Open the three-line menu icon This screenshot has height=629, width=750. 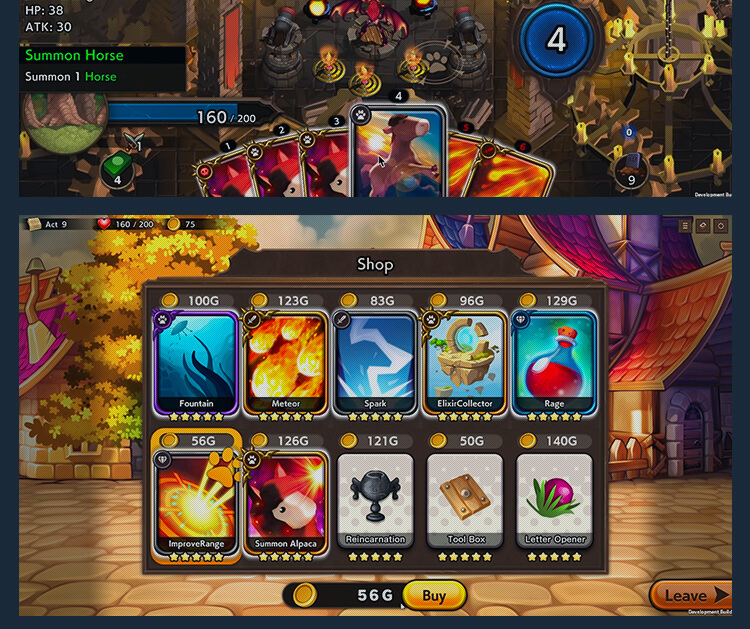coord(685,226)
